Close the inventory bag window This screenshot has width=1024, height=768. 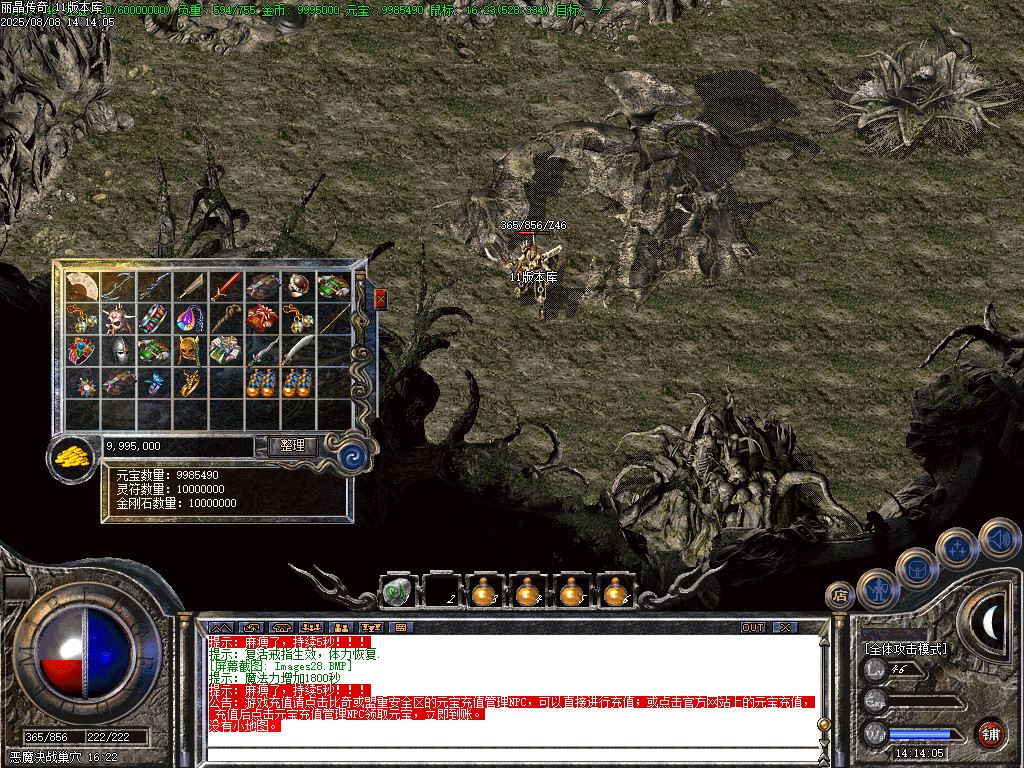point(380,299)
